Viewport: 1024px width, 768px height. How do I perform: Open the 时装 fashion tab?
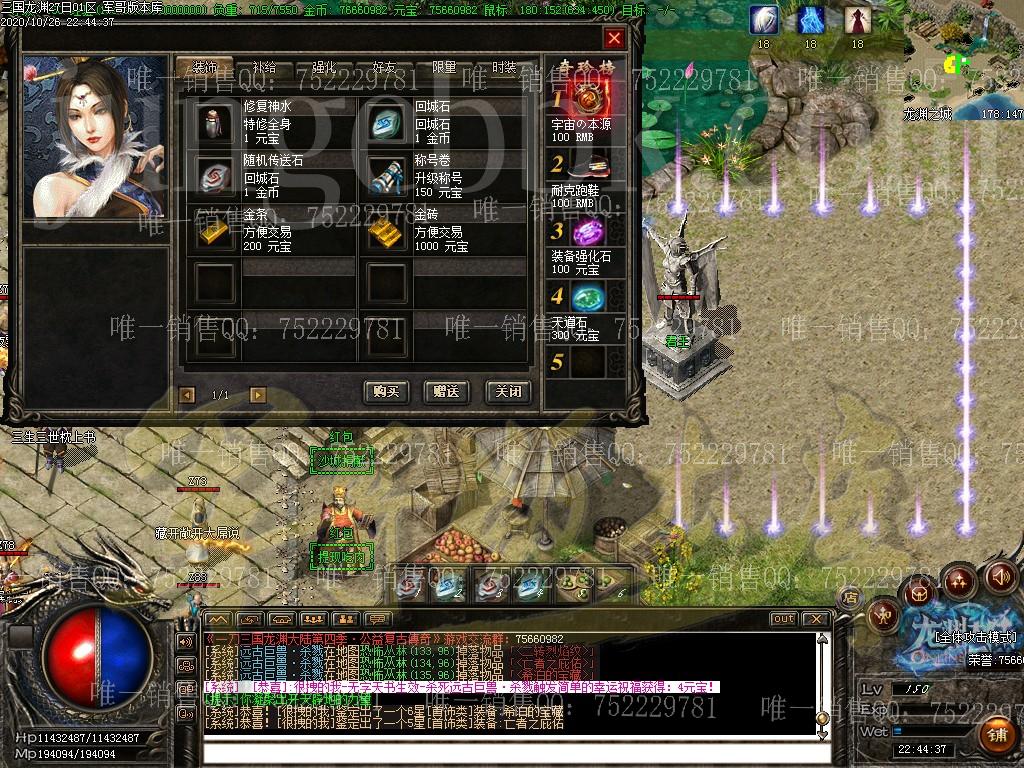[x=504, y=68]
